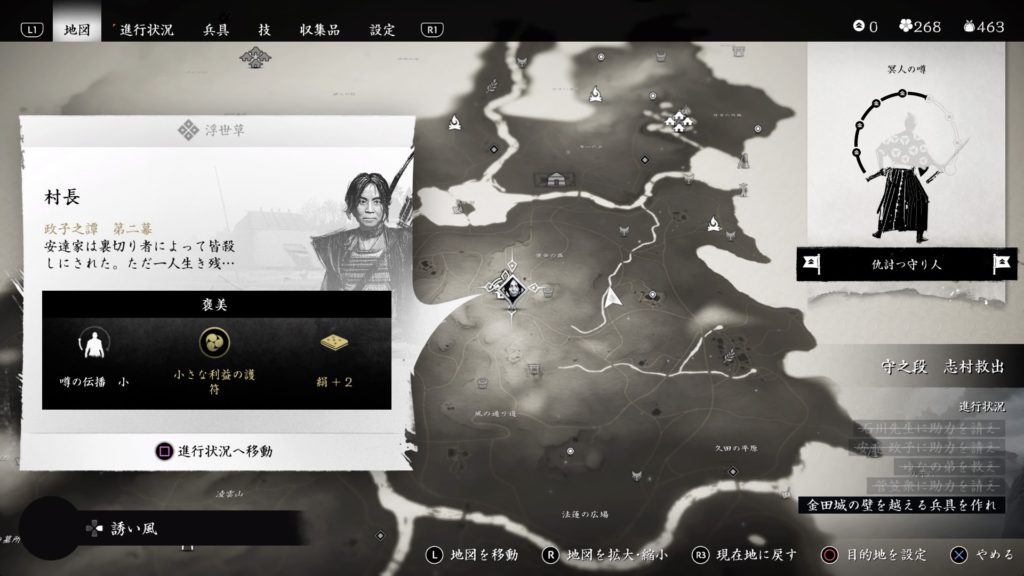Activate the 誘い風 guiding wind selector
Image resolution: width=1024 pixels, height=576 pixels.
click(x=134, y=528)
